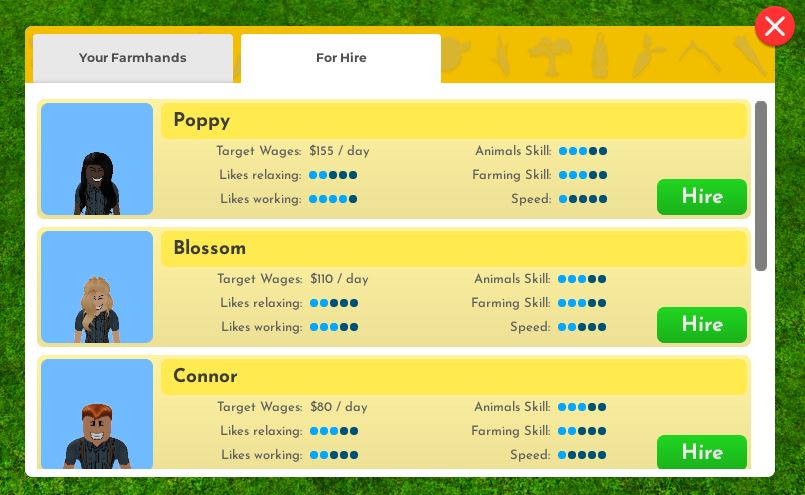Click the for-hire list scrollbar
This screenshot has height=495, width=805.
[761, 185]
